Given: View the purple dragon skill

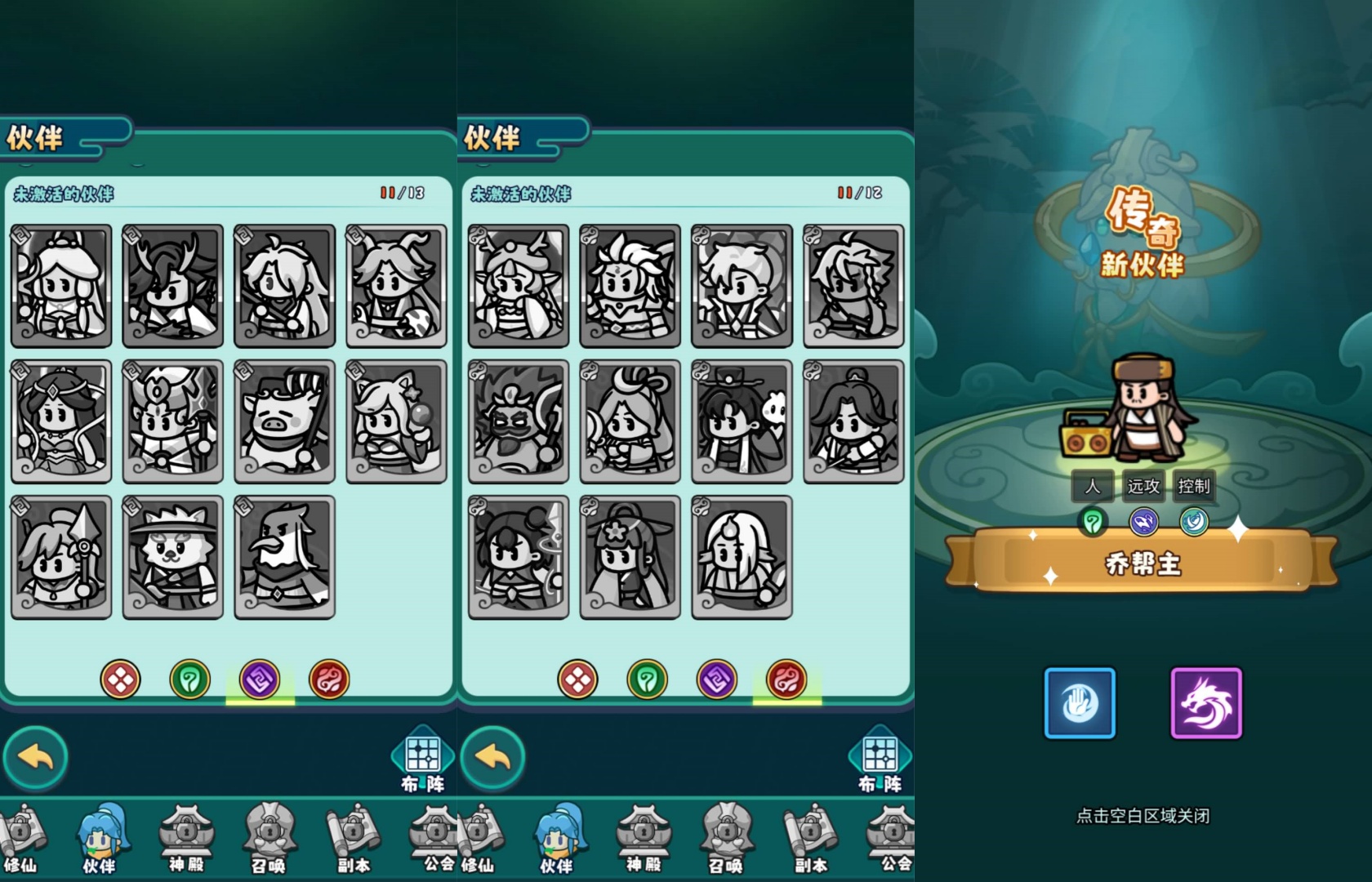Looking at the screenshot, I should pyautogui.click(x=1206, y=703).
